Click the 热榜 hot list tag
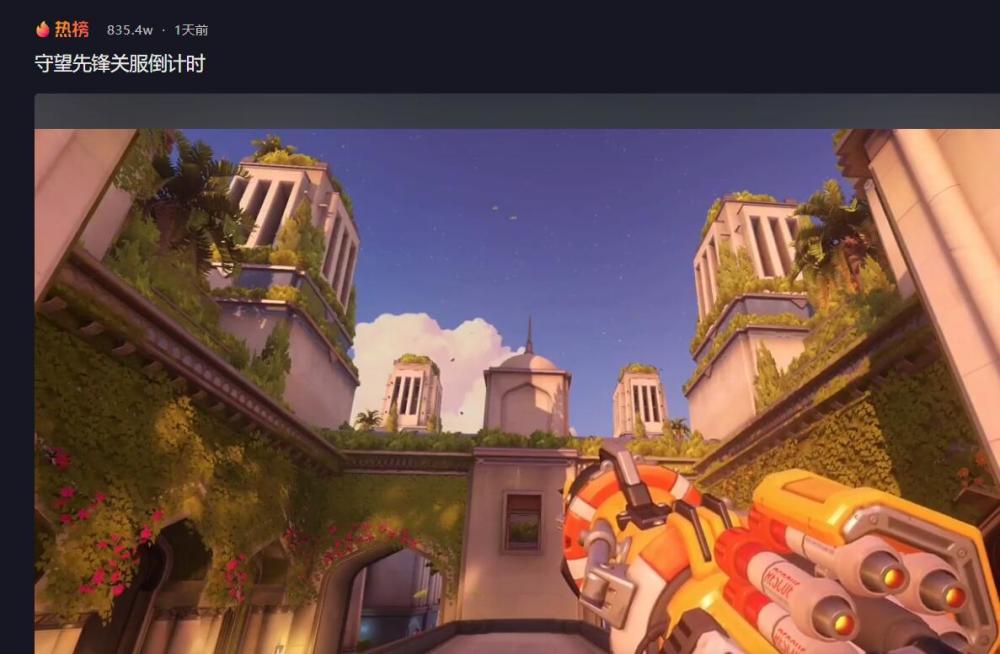 (62, 30)
